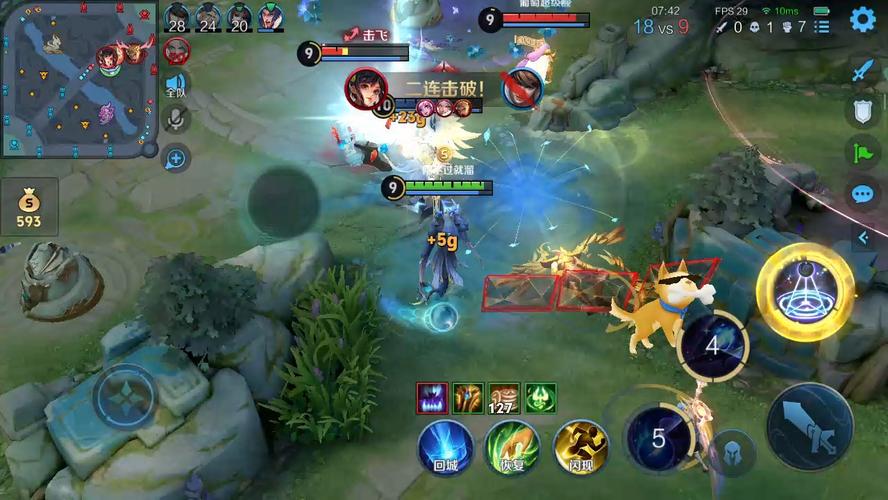Image resolution: width=888 pixels, height=500 pixels.
Task: Tap the 回城 recall button
Action: click(445, 445)
